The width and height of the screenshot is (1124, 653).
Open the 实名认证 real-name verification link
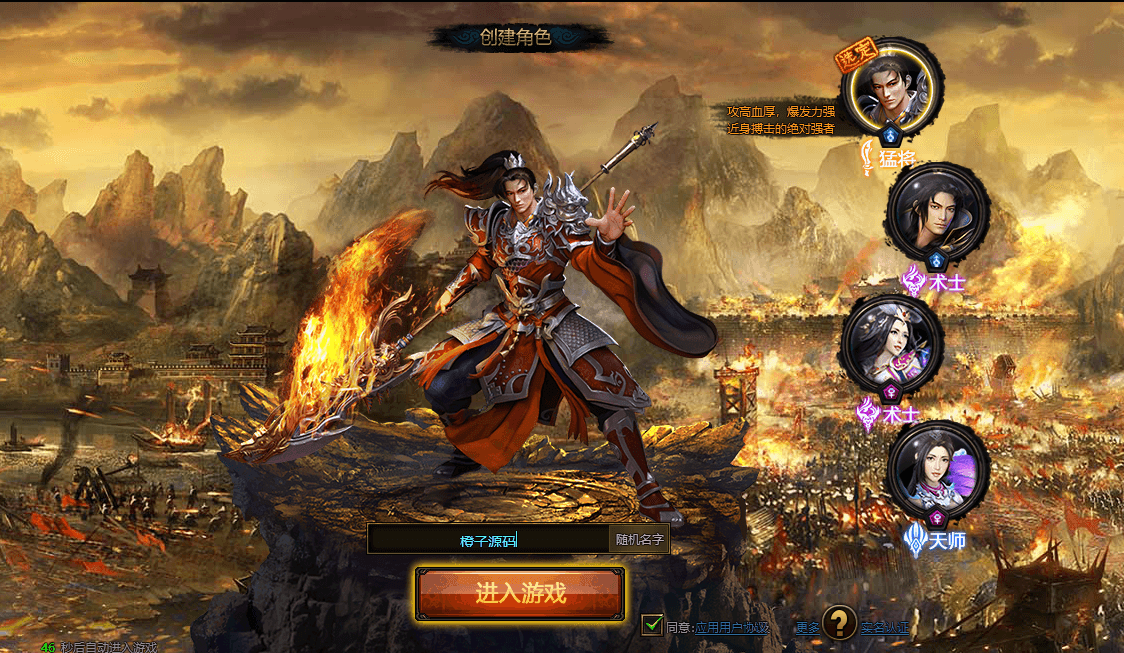pos(885,628)
